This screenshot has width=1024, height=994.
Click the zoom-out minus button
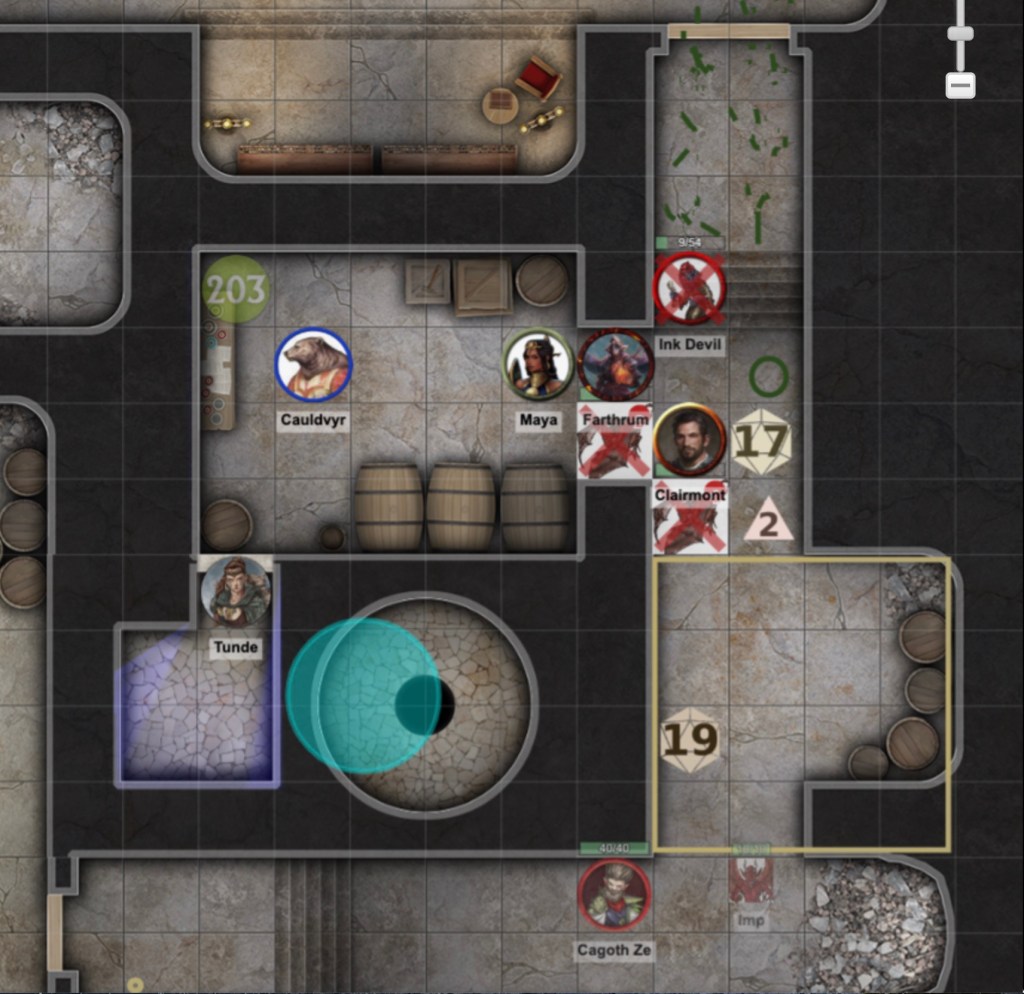pos(960,86)
